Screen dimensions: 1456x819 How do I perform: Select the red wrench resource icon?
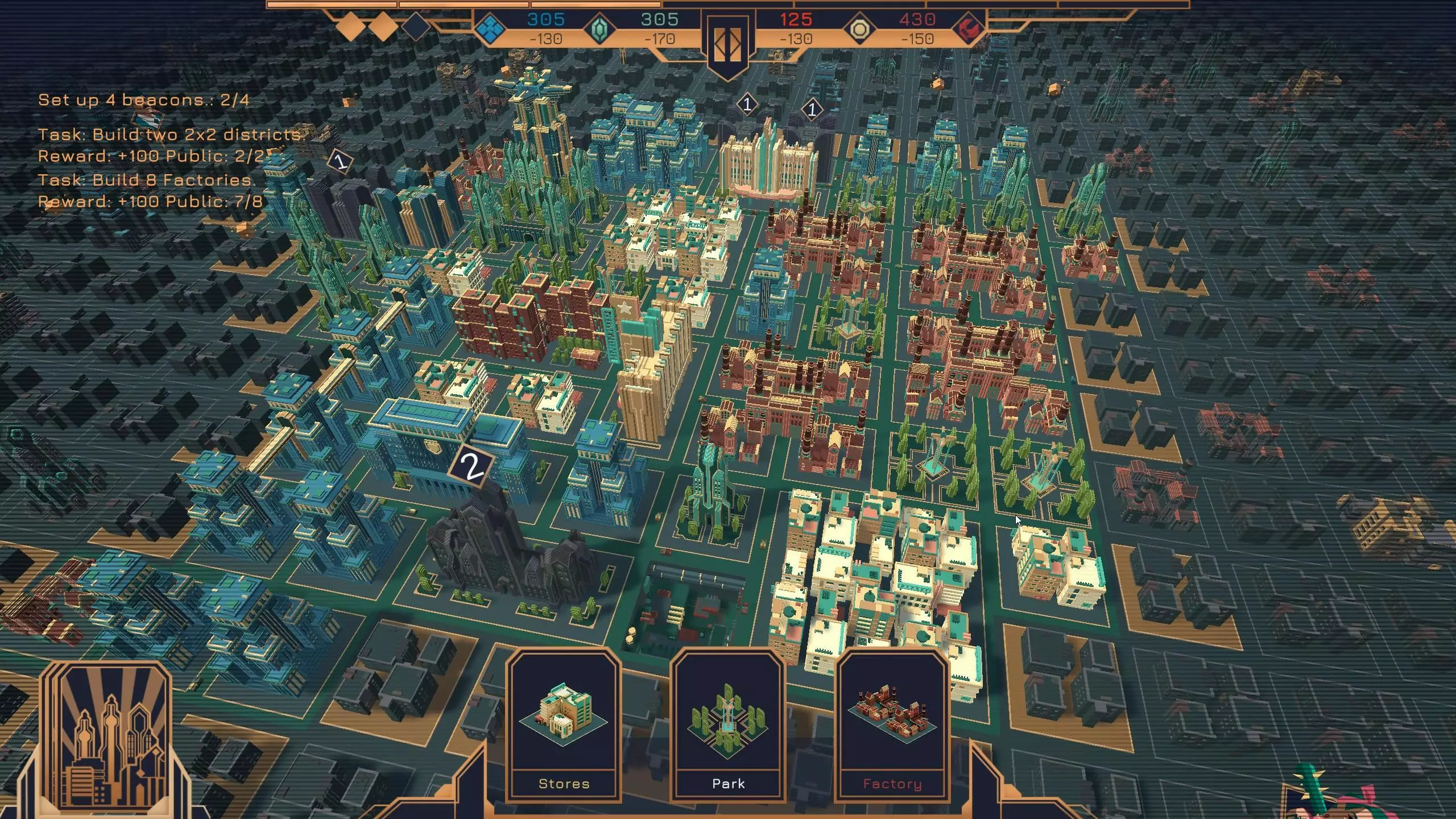click(969, 28)
